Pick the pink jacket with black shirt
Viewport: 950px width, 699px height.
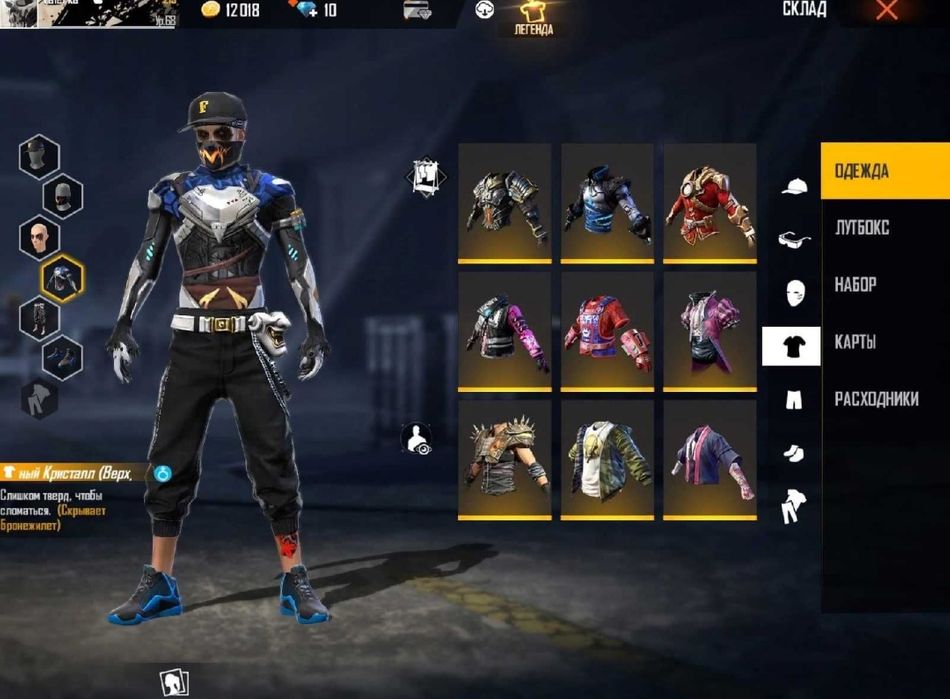click(x=709, y=330)
